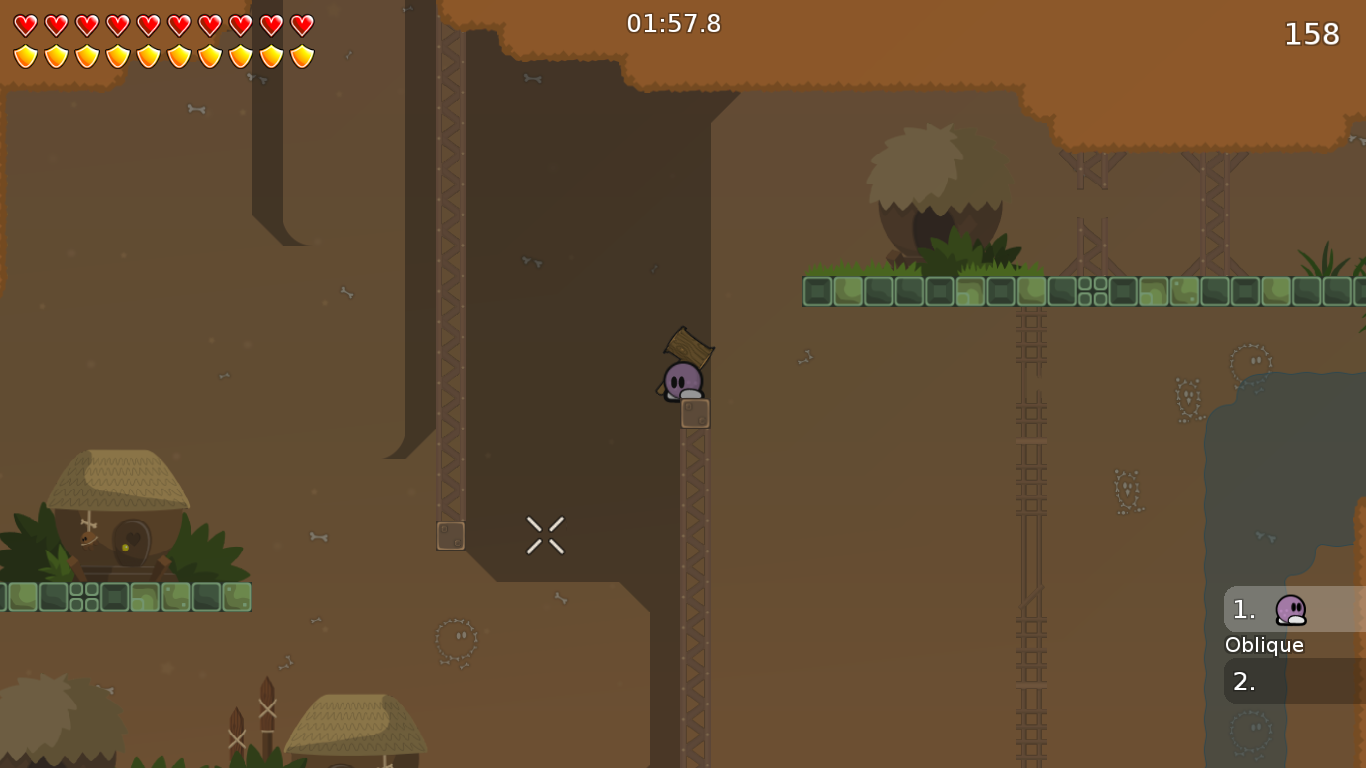Viewport: 1366px width, 768px height.
Task: Expand the leaderboard entry numbered 2
Action: click(x=1245, y=681)
